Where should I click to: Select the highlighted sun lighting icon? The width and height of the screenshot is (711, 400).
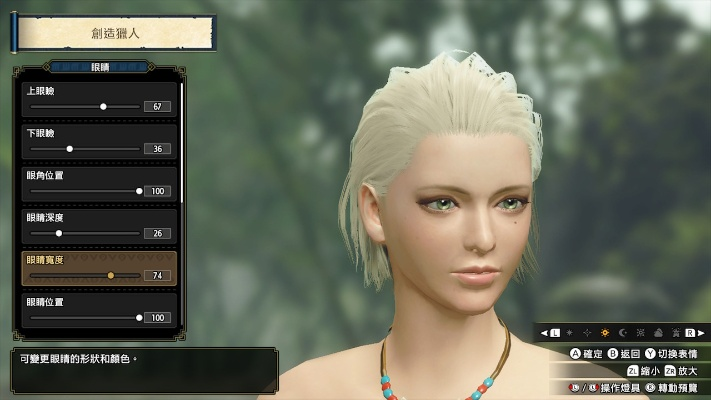pos(604,332)
